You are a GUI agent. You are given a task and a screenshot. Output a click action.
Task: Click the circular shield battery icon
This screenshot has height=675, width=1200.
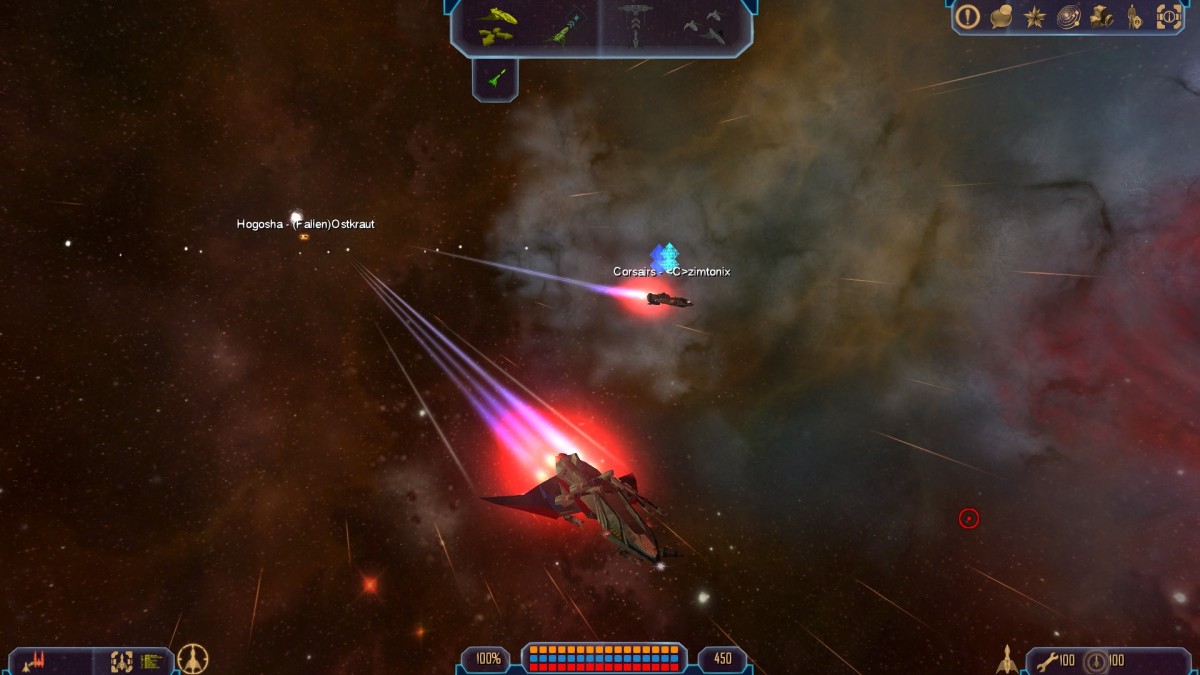[x=1096, y=660]
